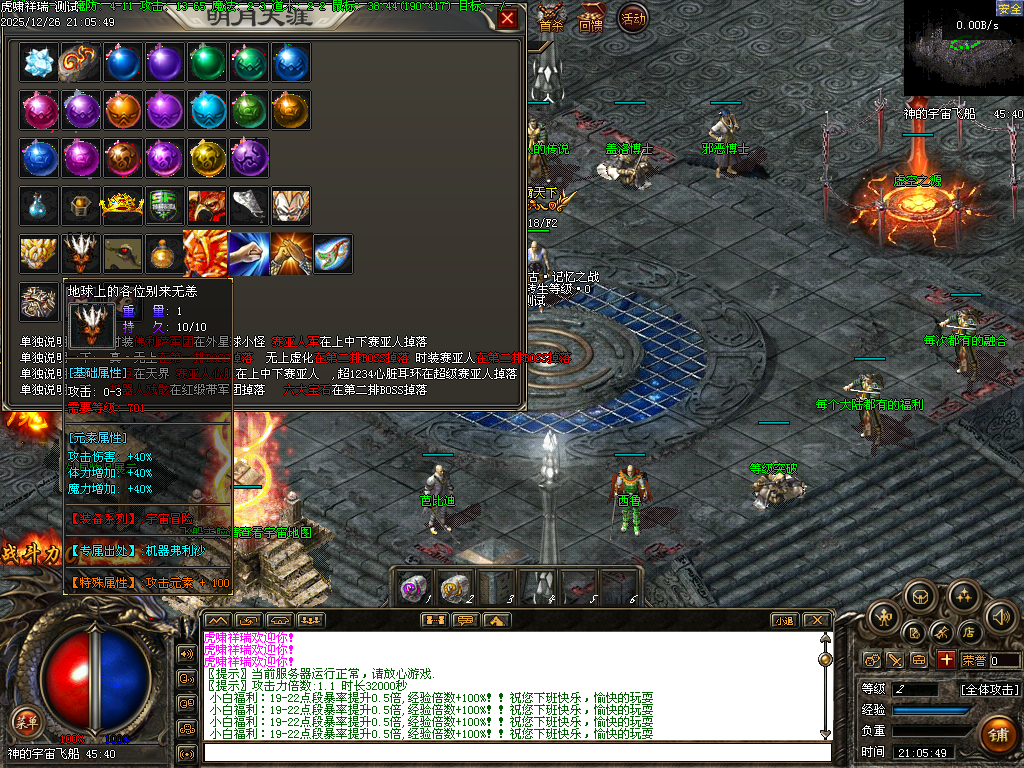Select the ice crystal item slot

tap(39, 62)
